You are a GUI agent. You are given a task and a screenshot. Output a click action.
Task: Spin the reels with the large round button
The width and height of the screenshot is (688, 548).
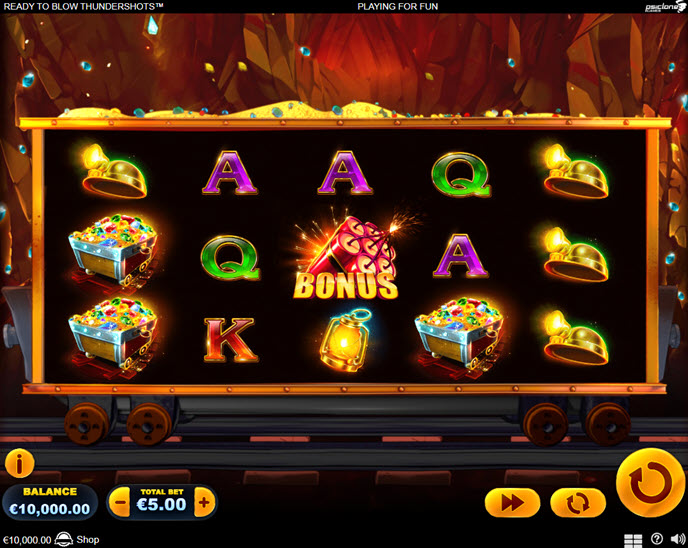pos(650,484)
